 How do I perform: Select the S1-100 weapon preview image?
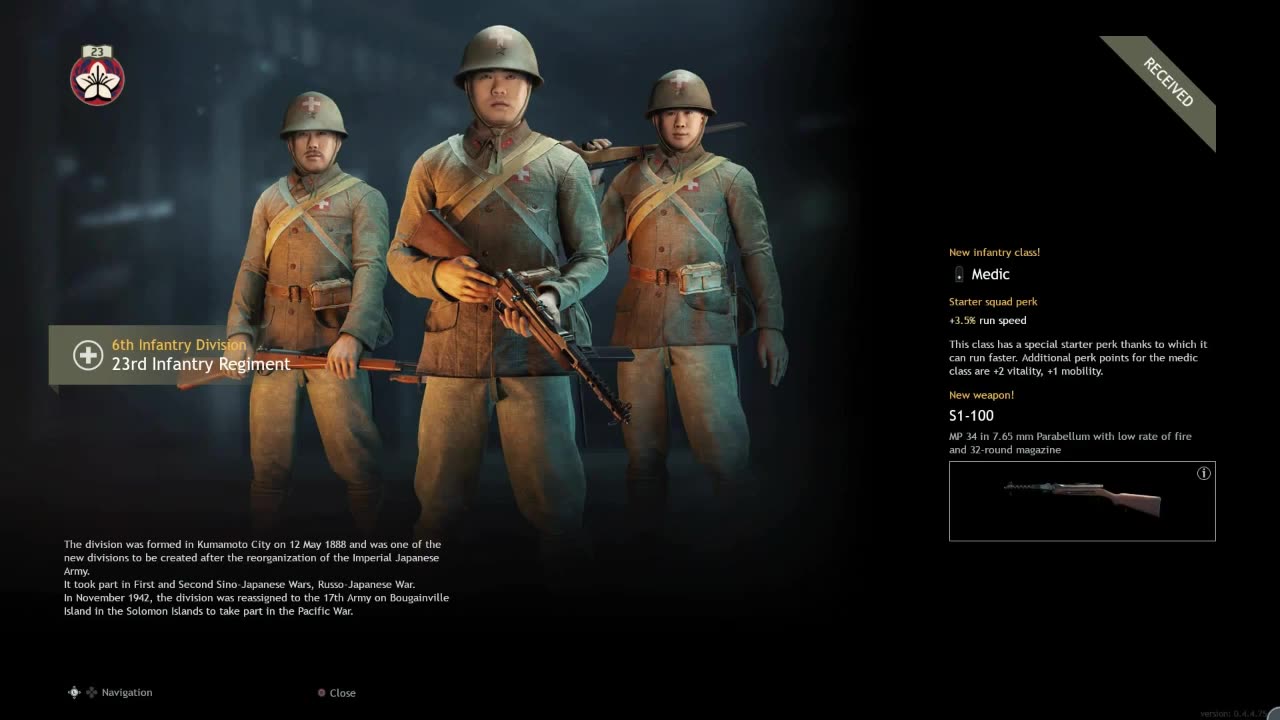pyautogui.click(x=1082, y=500)
